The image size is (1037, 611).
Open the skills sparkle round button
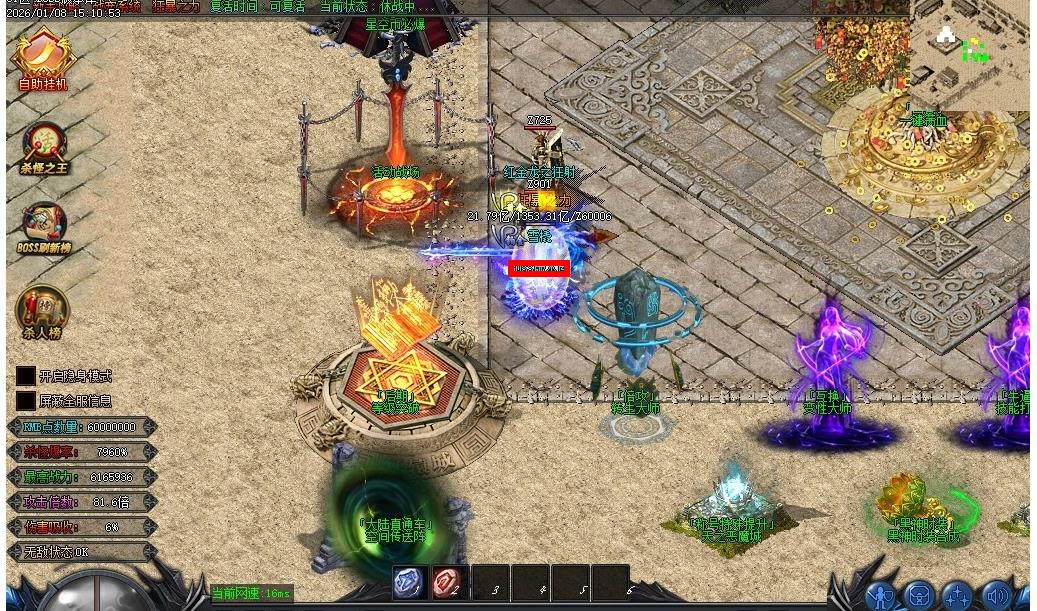[x=957, y=597]
